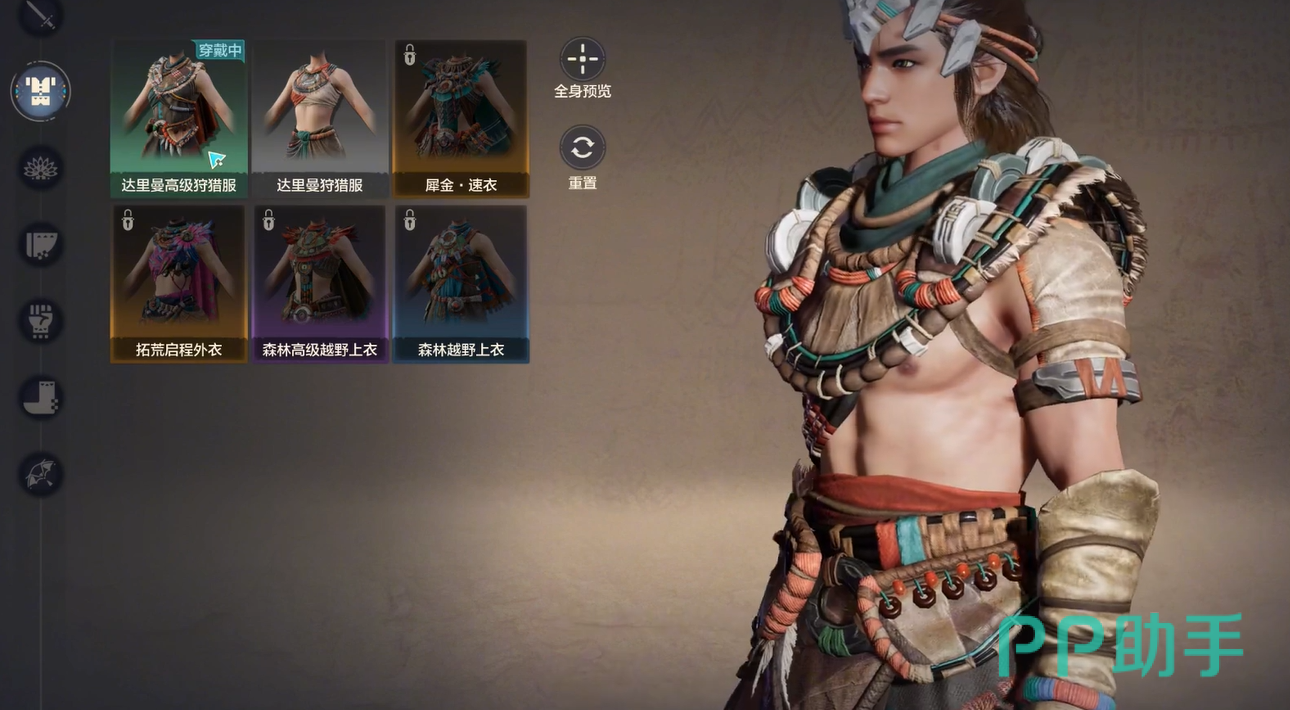Select the 达里曼高级狩猎服 outfit
Image resolution: width=1290 pixels, height=710 pixels.
pyautogui.click(x=179, y=118)
